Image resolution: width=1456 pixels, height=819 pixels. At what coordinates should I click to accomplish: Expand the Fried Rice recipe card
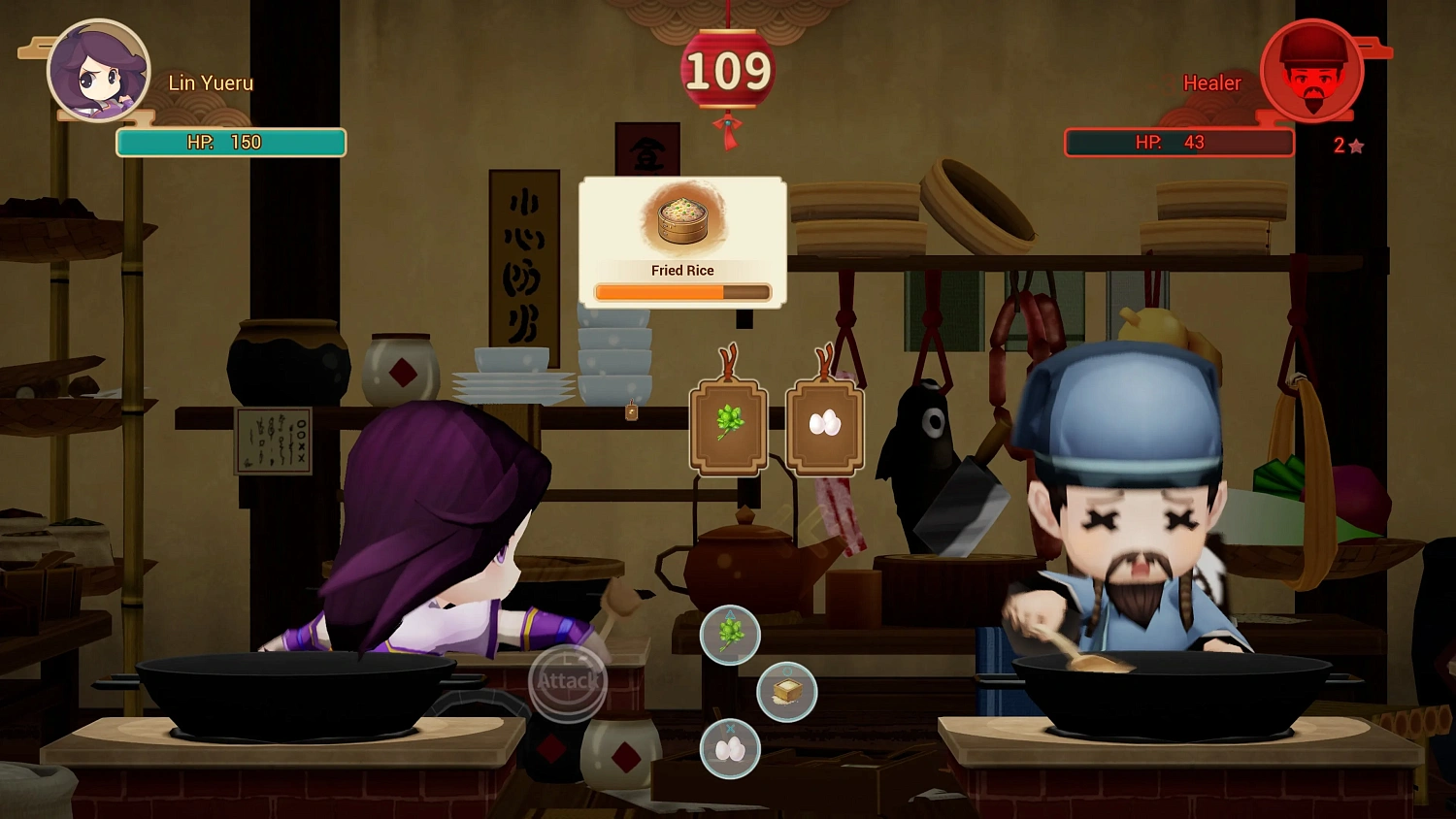(x=681, y=241)
